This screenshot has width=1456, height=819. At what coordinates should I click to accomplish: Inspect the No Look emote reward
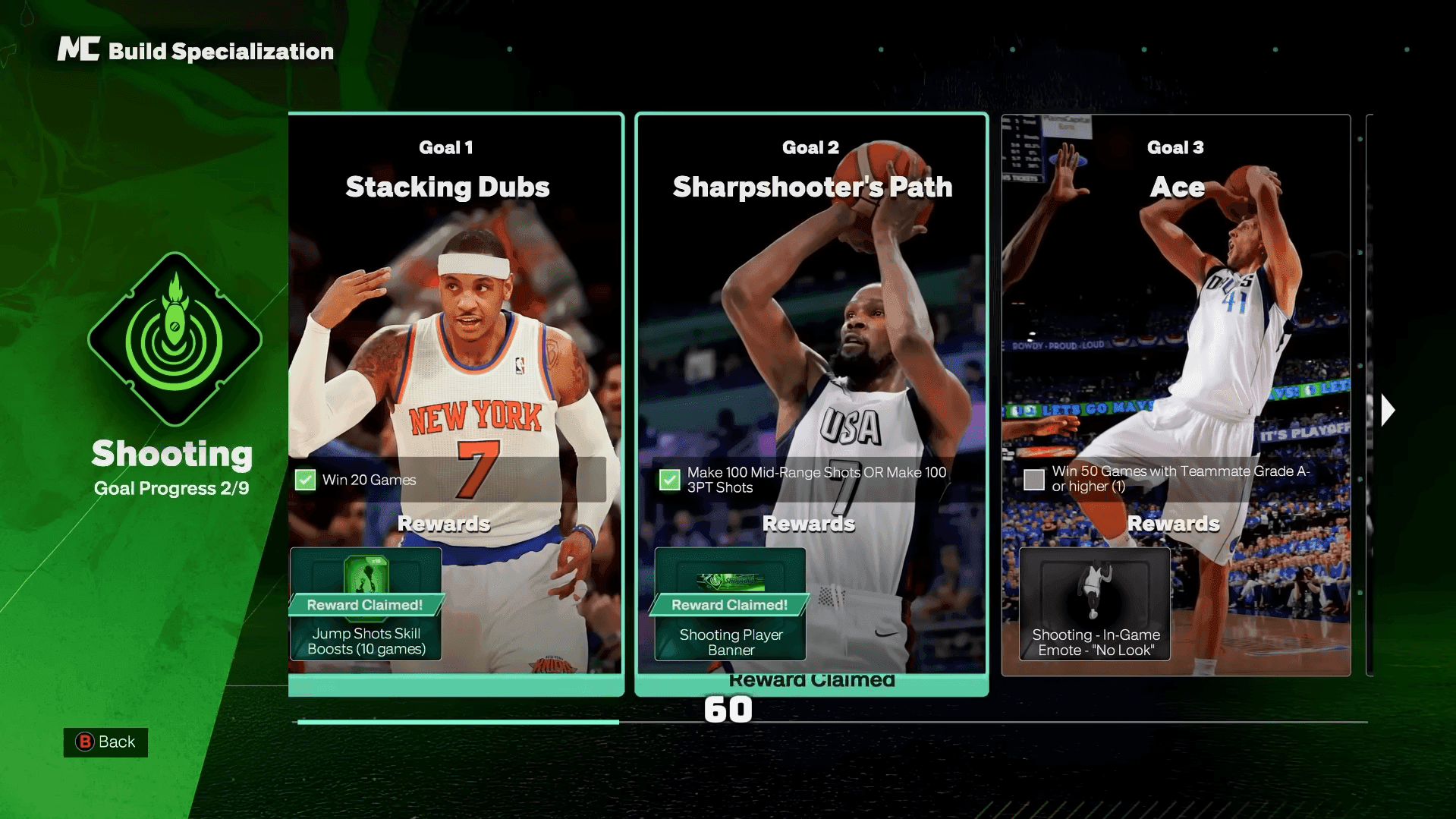[1094, 603]
